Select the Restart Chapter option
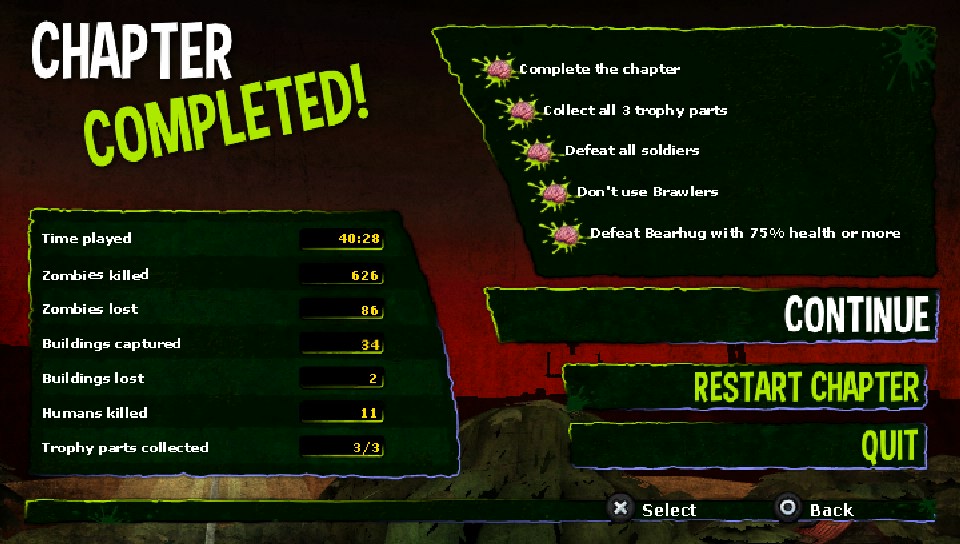 point(805,387)
